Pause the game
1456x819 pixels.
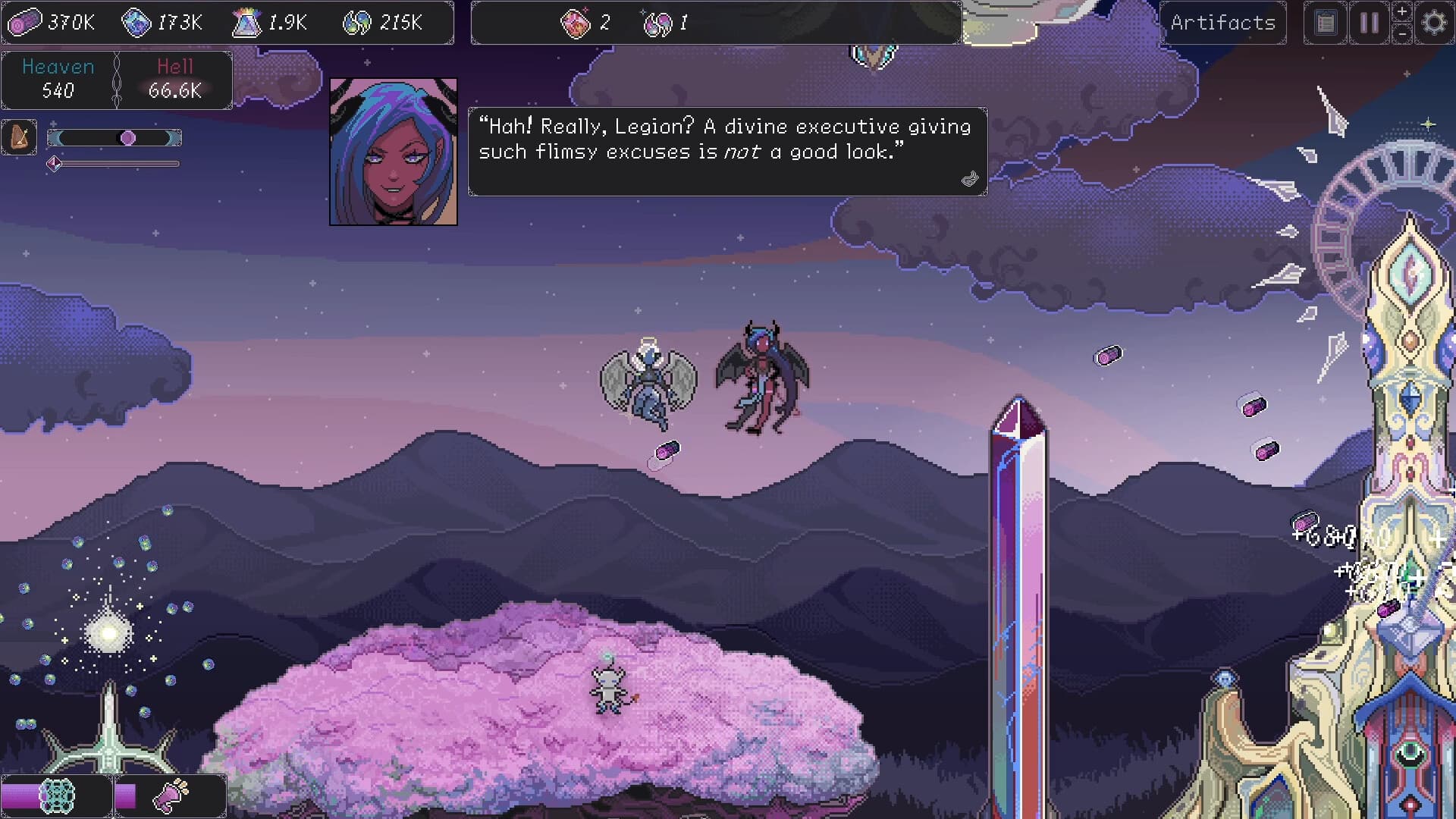pyautogui.click(x=1369, y=22)
